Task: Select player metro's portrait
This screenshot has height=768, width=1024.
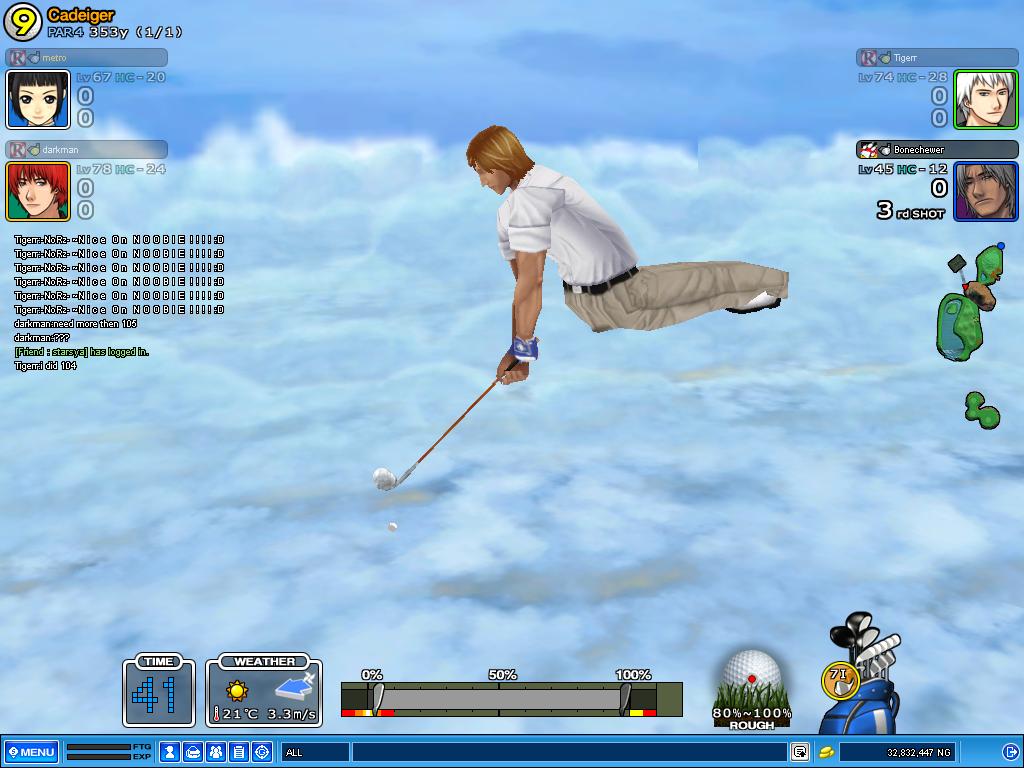Action: [38, 99]
